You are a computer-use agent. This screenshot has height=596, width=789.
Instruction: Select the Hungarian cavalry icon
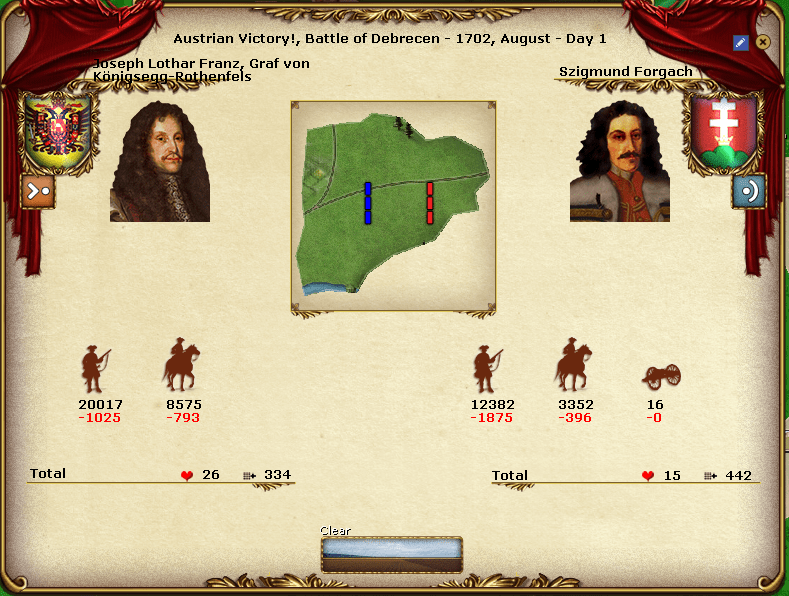573,367
